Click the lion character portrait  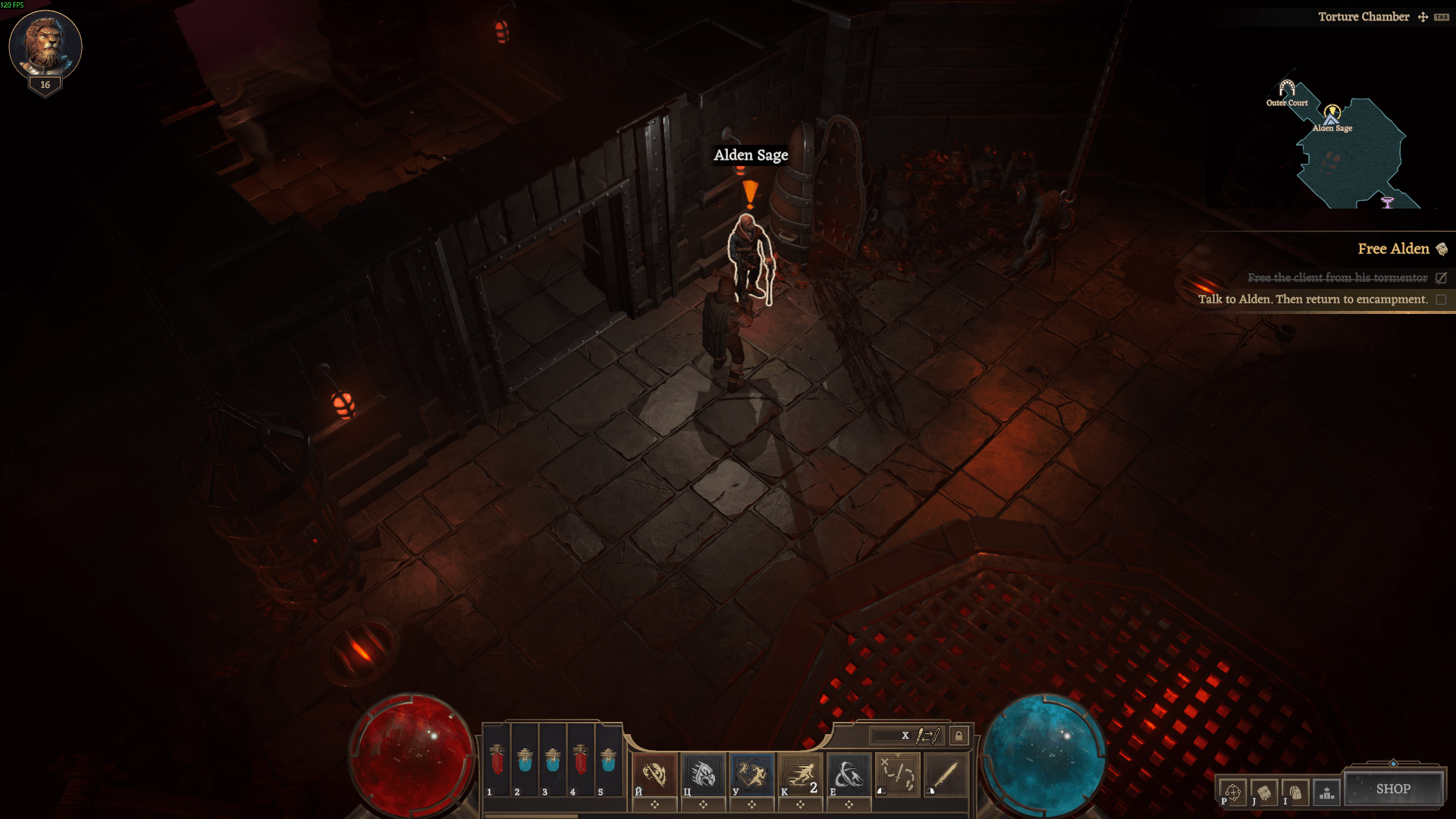pyautogui.click(x=45, y=45)
